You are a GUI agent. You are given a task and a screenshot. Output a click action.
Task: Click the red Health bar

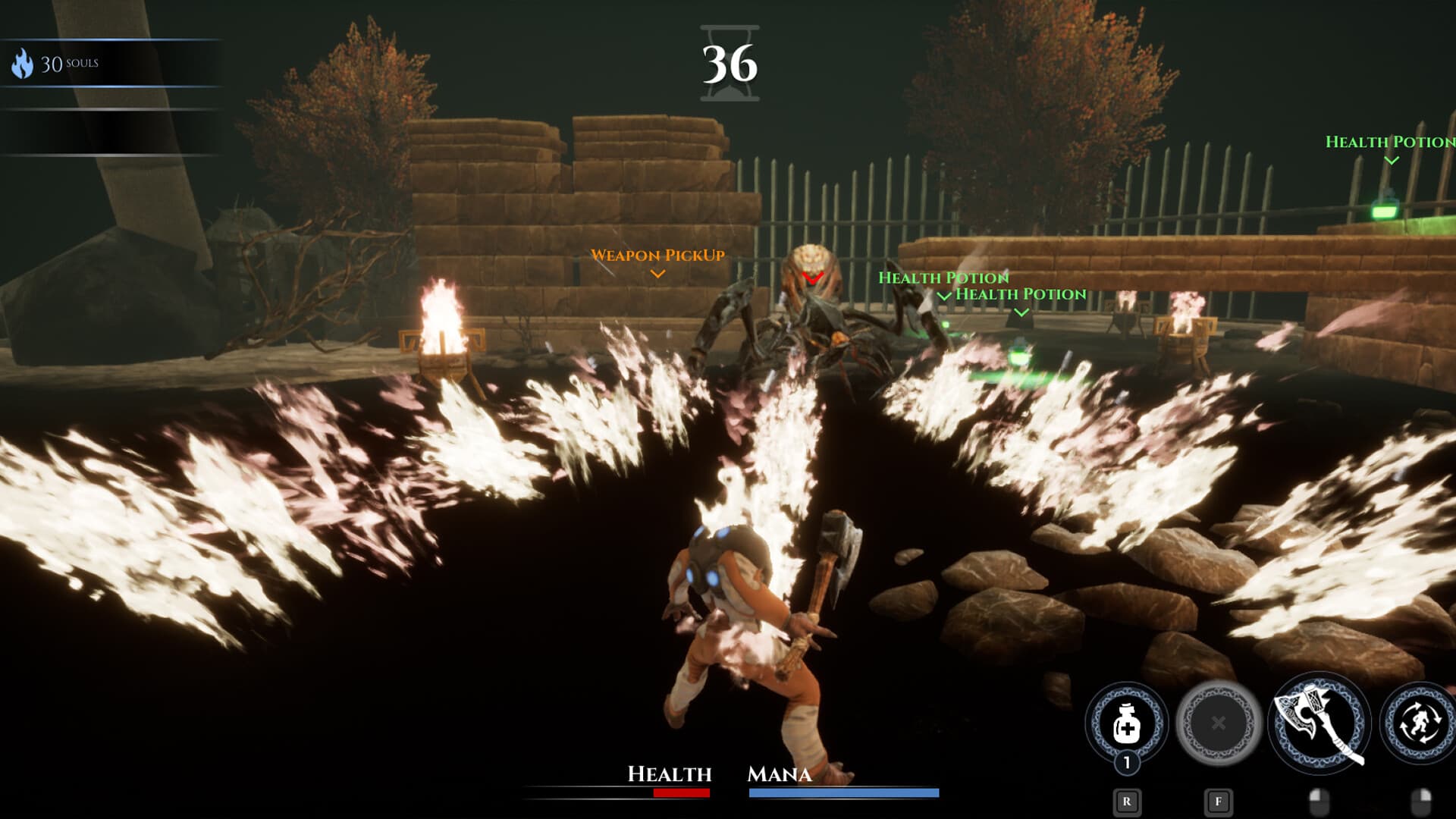[682, 794]
